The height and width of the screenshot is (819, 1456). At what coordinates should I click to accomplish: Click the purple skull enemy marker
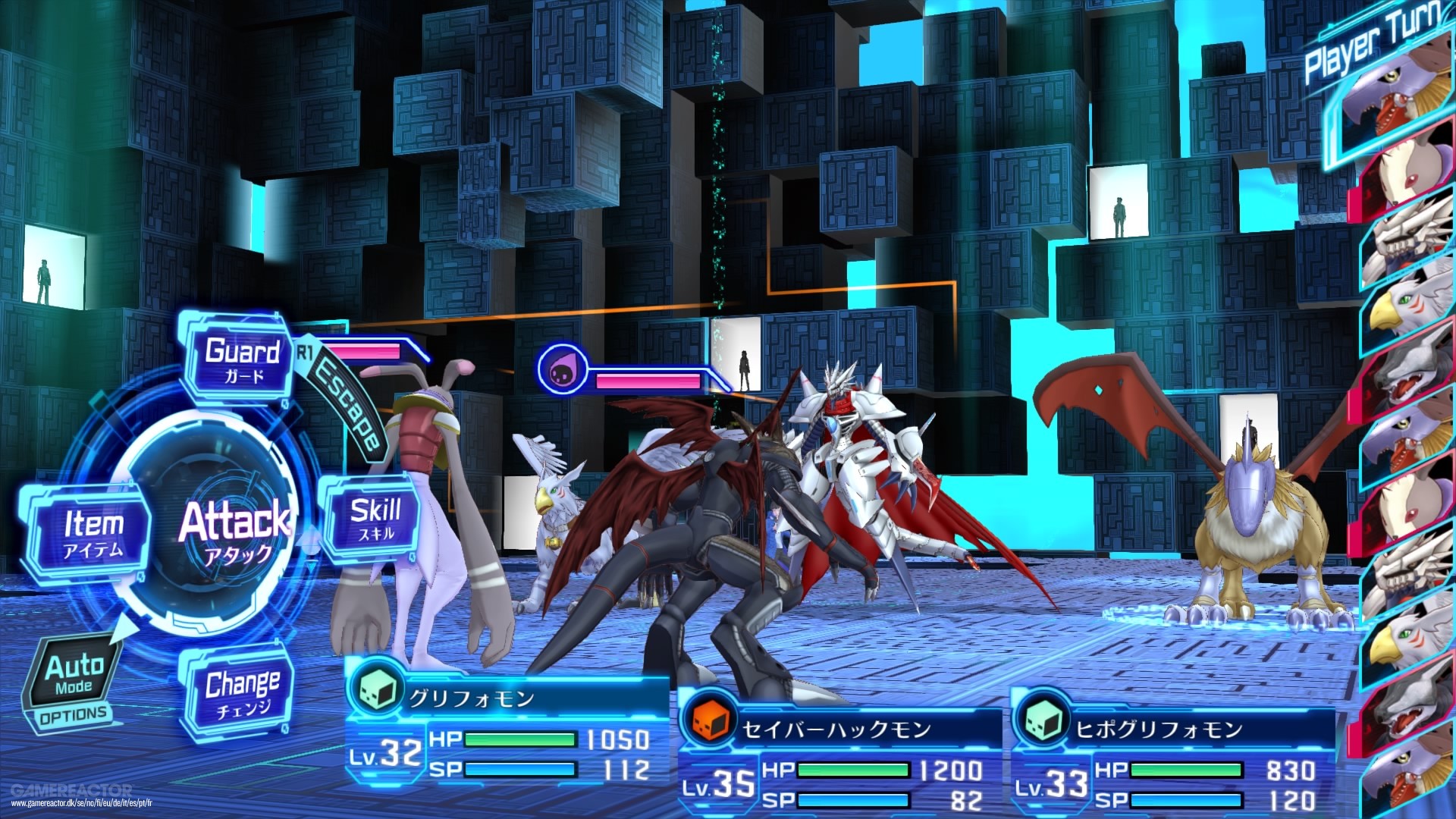[x=561, y=369]
